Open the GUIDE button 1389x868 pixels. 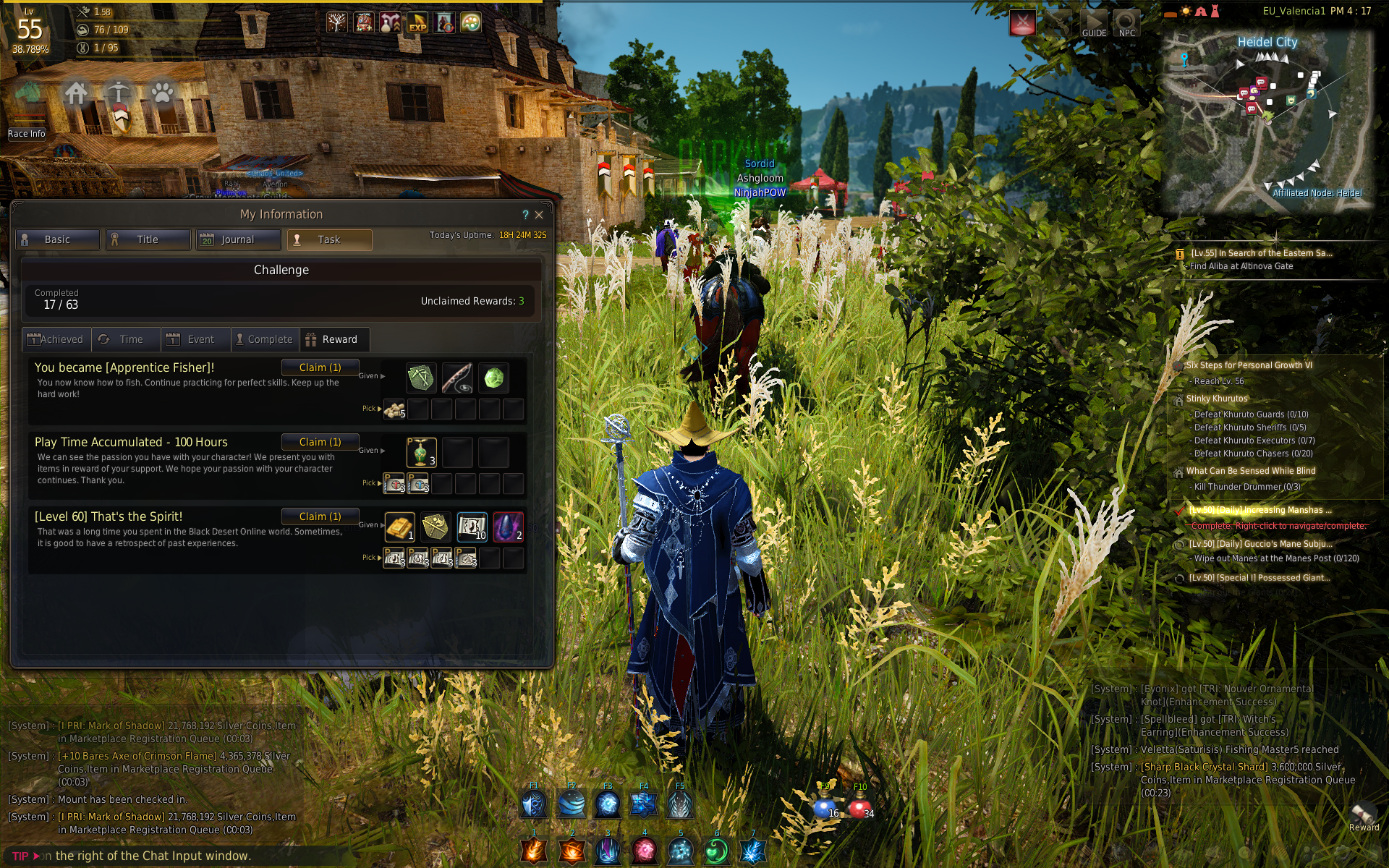(1094, 23)
